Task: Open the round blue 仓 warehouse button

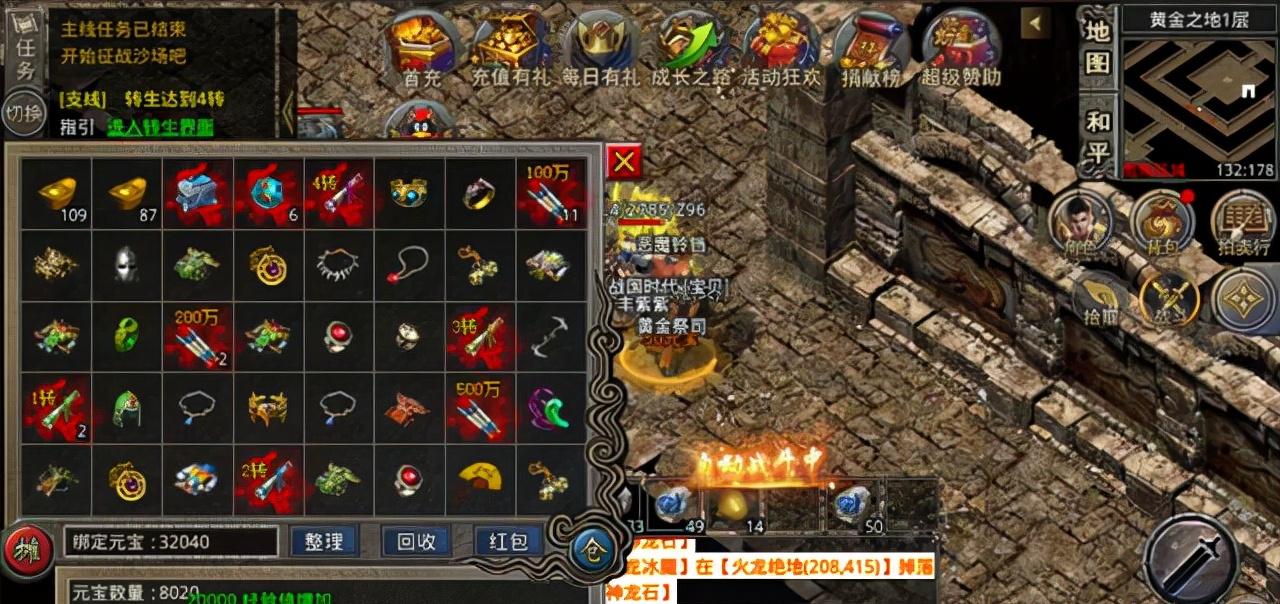Action: pyautogui.click(x=591, y=549)
